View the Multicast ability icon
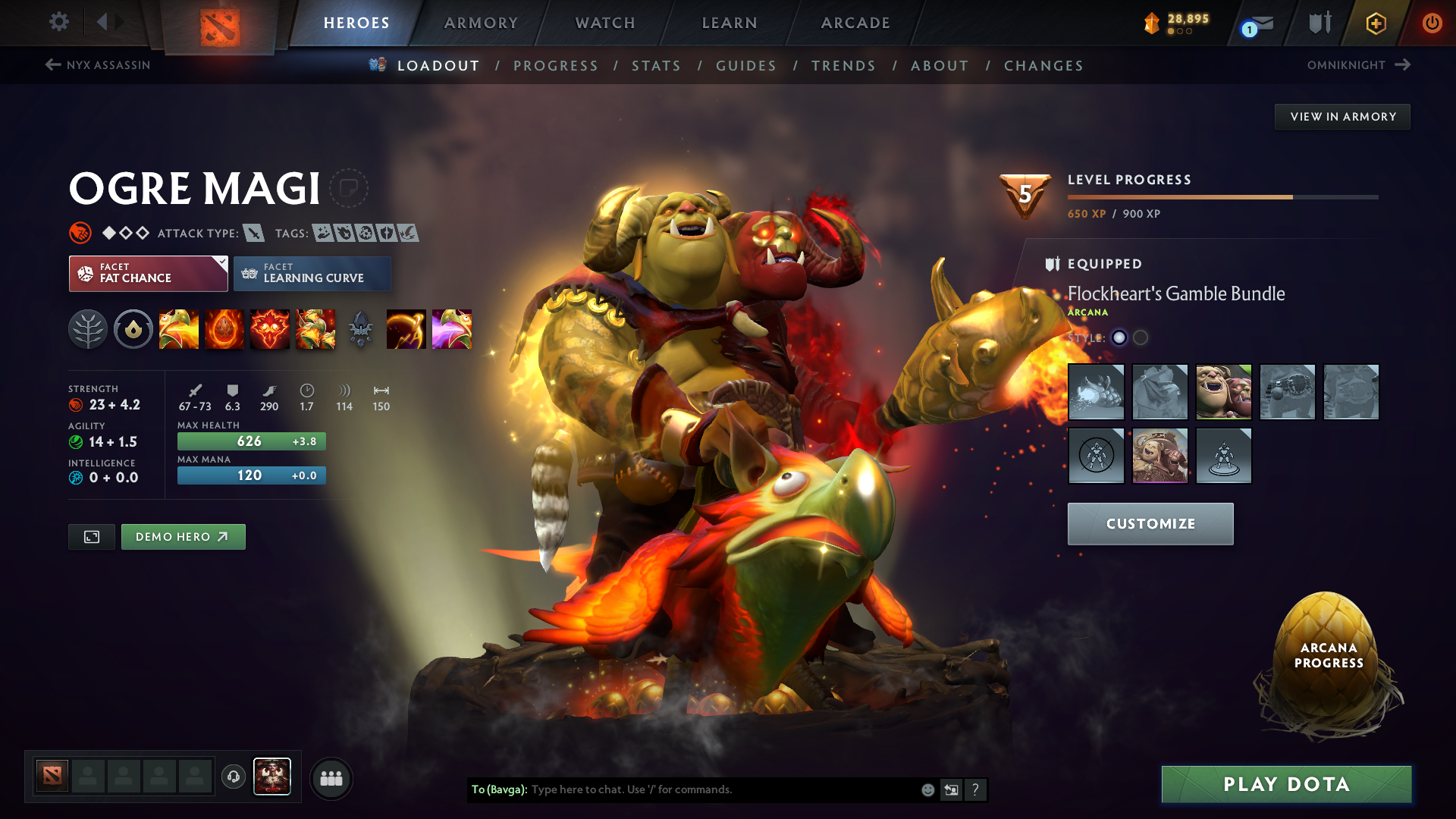The width and height of the screenshot is (1456, 819). point(315,329)
